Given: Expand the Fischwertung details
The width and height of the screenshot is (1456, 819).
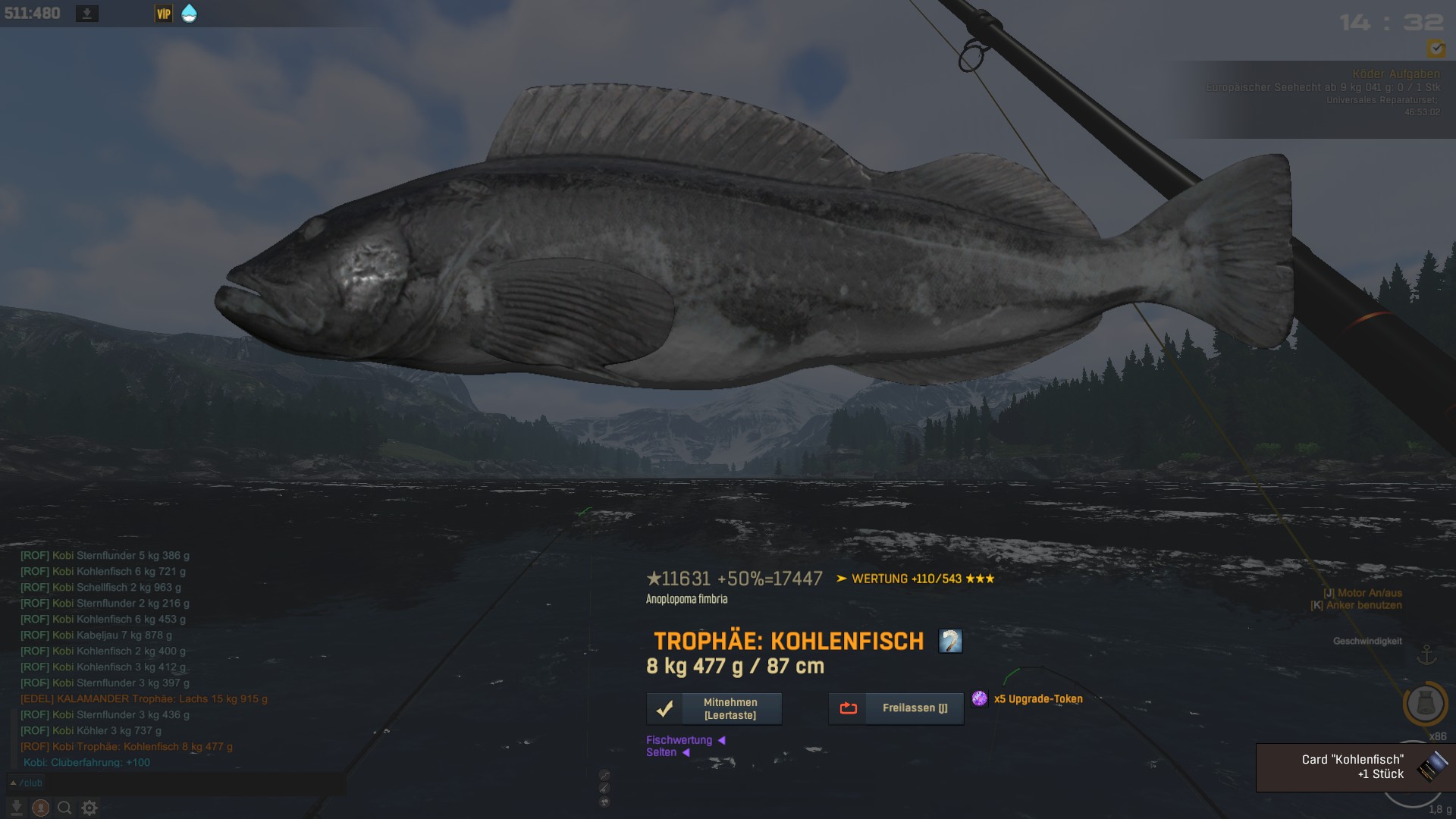Looking at the screenshot, I should click(x=685, y=740).
